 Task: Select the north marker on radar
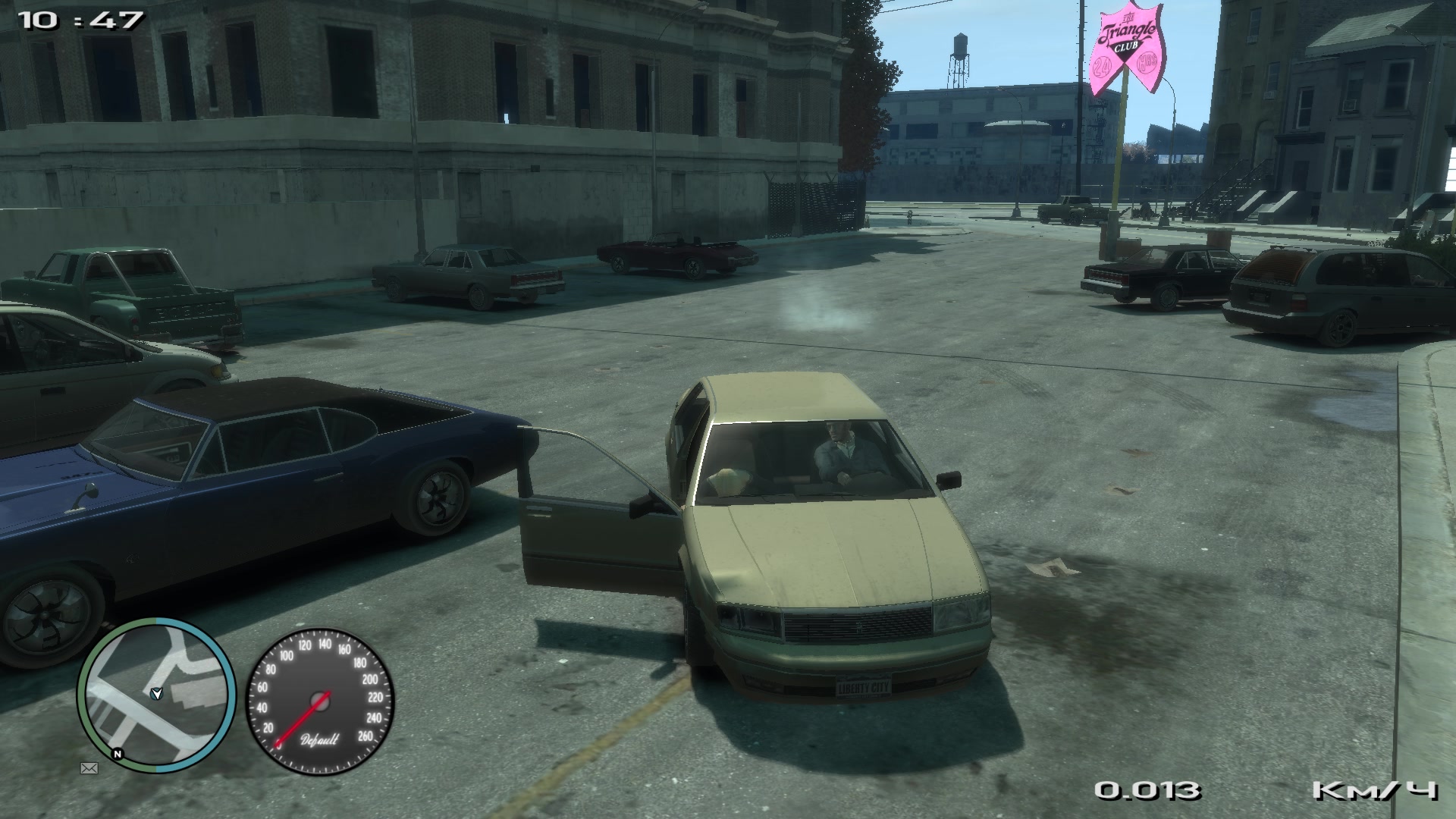(x=117, y=754)
